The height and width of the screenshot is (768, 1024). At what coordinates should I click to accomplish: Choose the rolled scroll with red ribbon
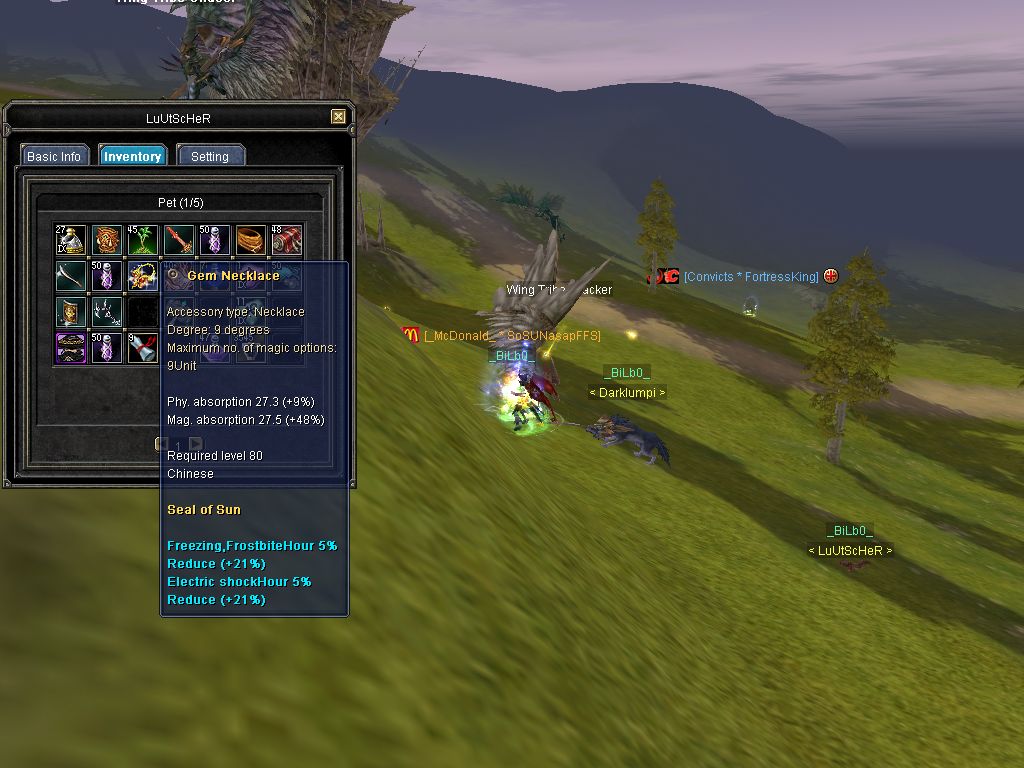(x=143, y=348)
